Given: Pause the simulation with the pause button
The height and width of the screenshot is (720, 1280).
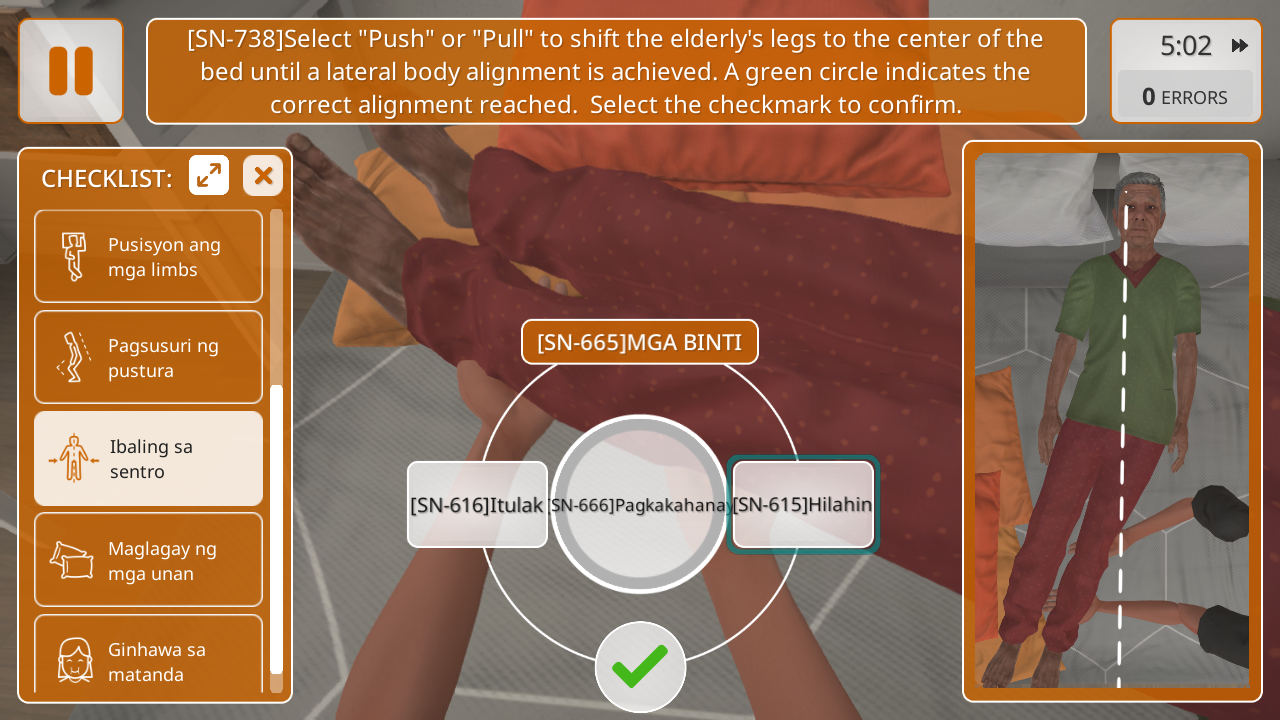Looking at the screenshot, I should click(71, 71).
